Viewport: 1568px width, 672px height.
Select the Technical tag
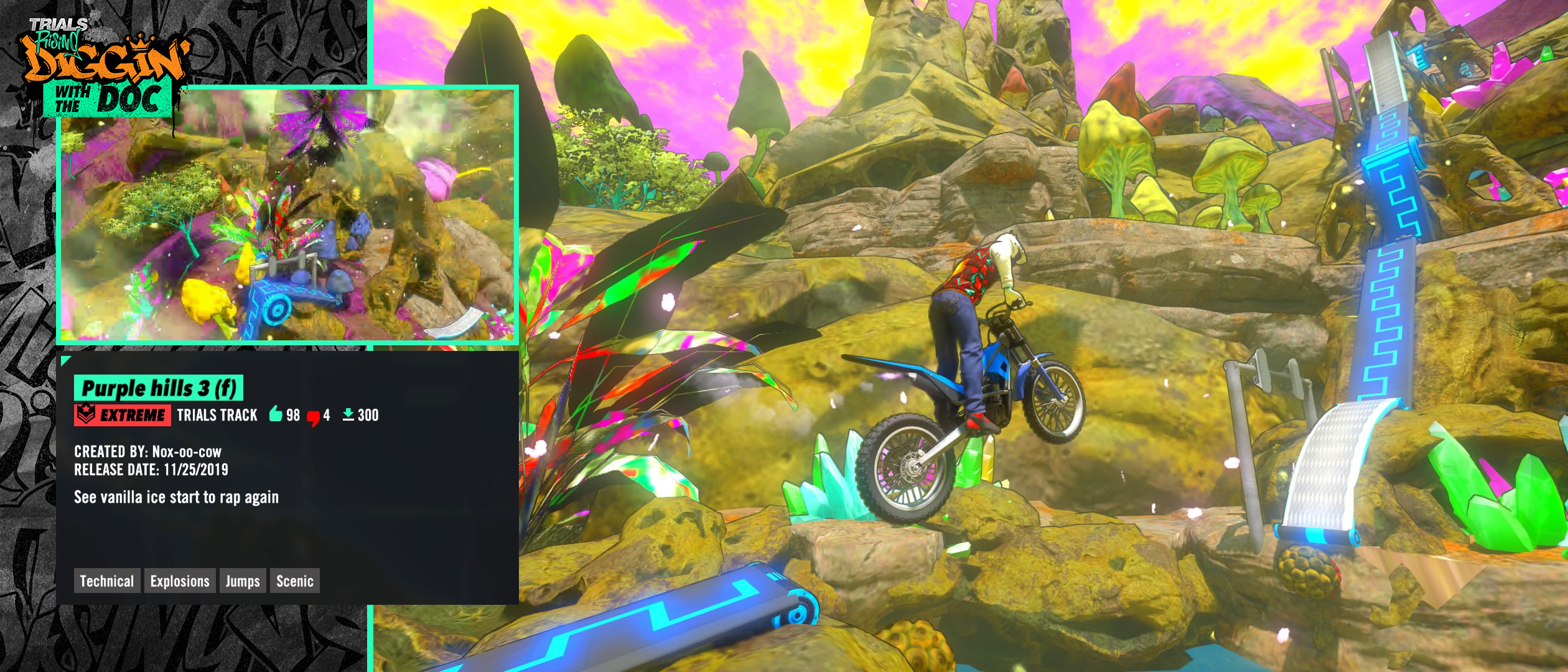tap(107, 581)
